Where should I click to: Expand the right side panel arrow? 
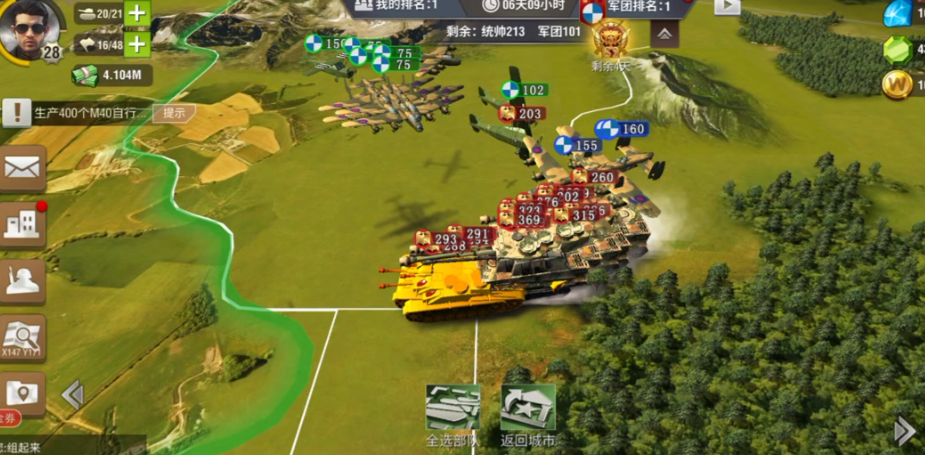coord(904,431)
